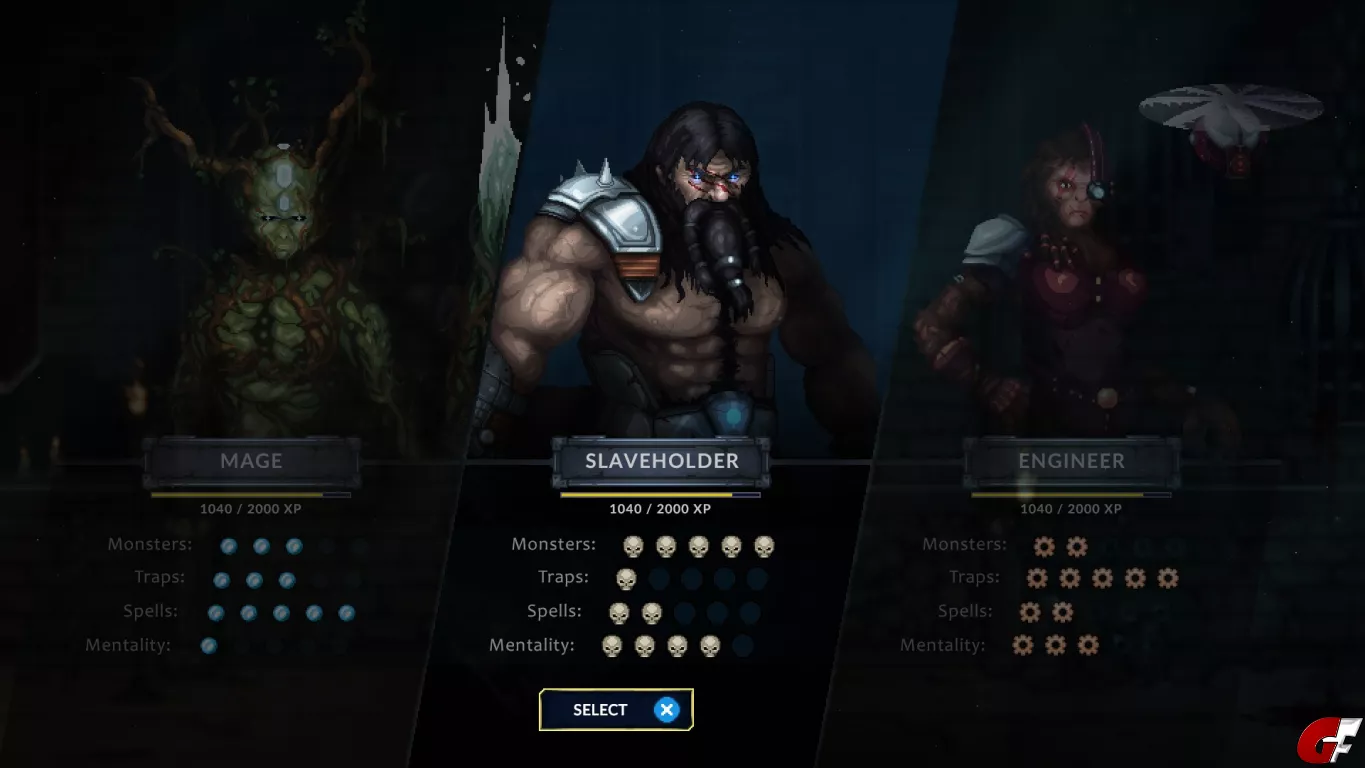Click the Slaveholder class nameplate
1365x768 pixels.
pyautogui.click(x=661, y=461)
